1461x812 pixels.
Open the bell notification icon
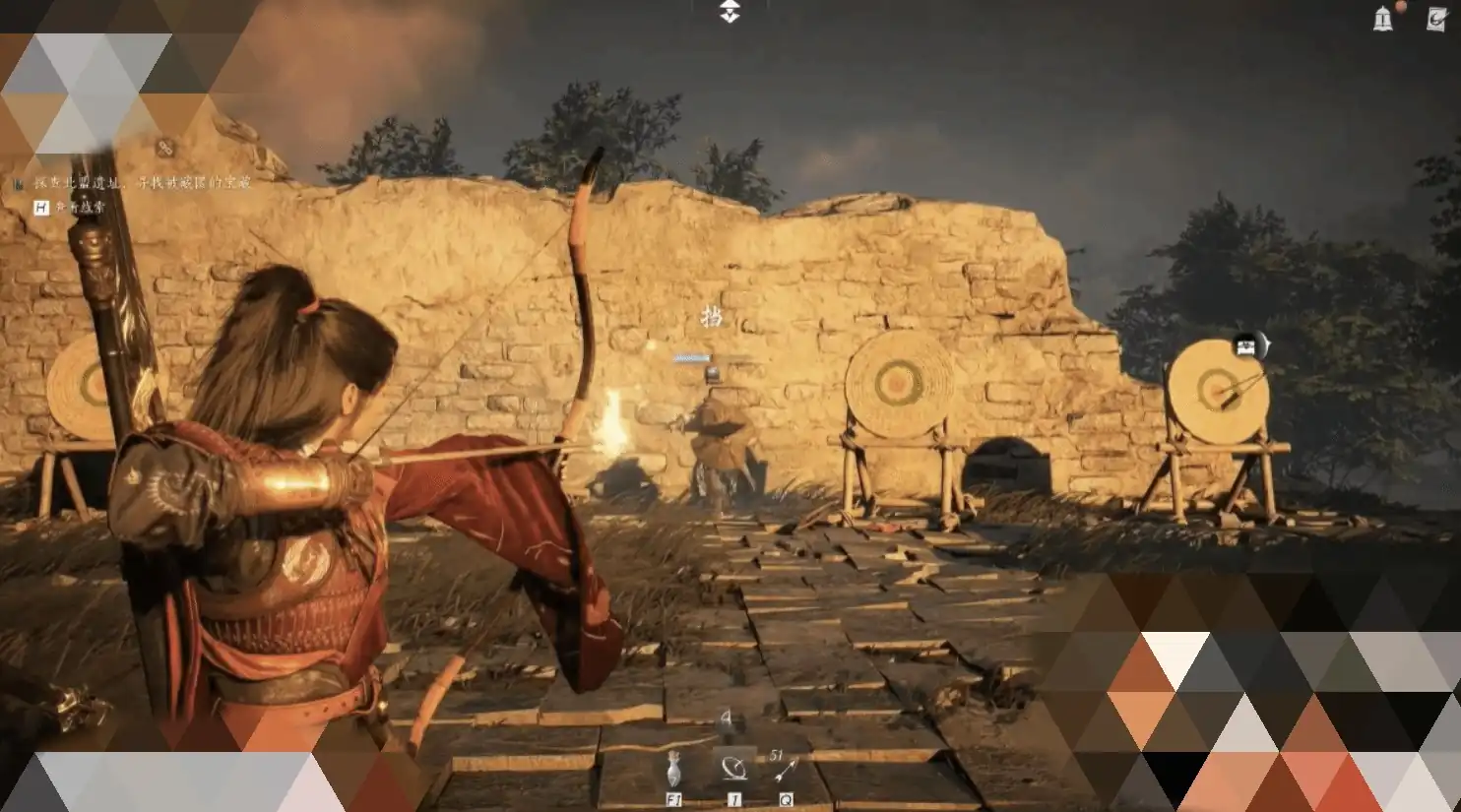(x=1383, y=19)
